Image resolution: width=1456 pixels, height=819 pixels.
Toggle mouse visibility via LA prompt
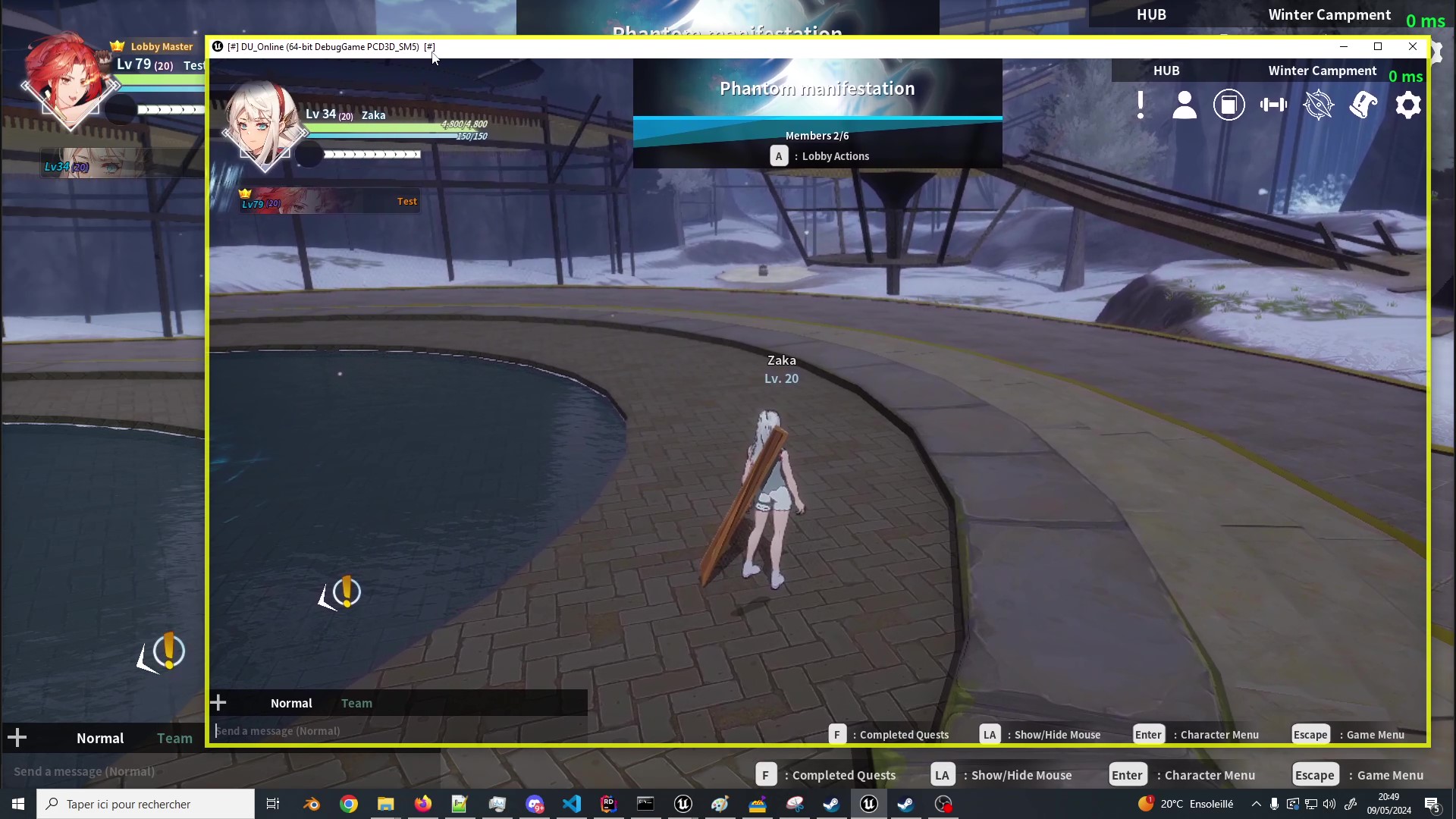(990, 734)
